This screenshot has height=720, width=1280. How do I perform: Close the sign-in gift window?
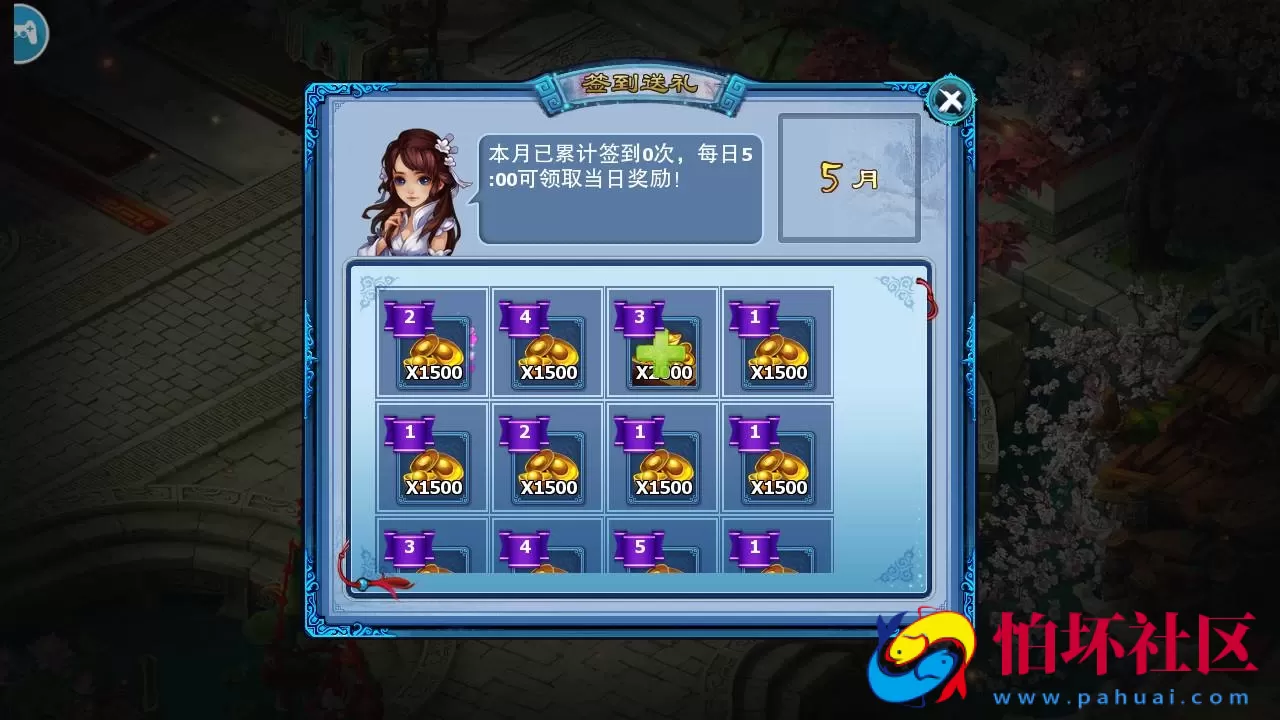coord(950,99)
